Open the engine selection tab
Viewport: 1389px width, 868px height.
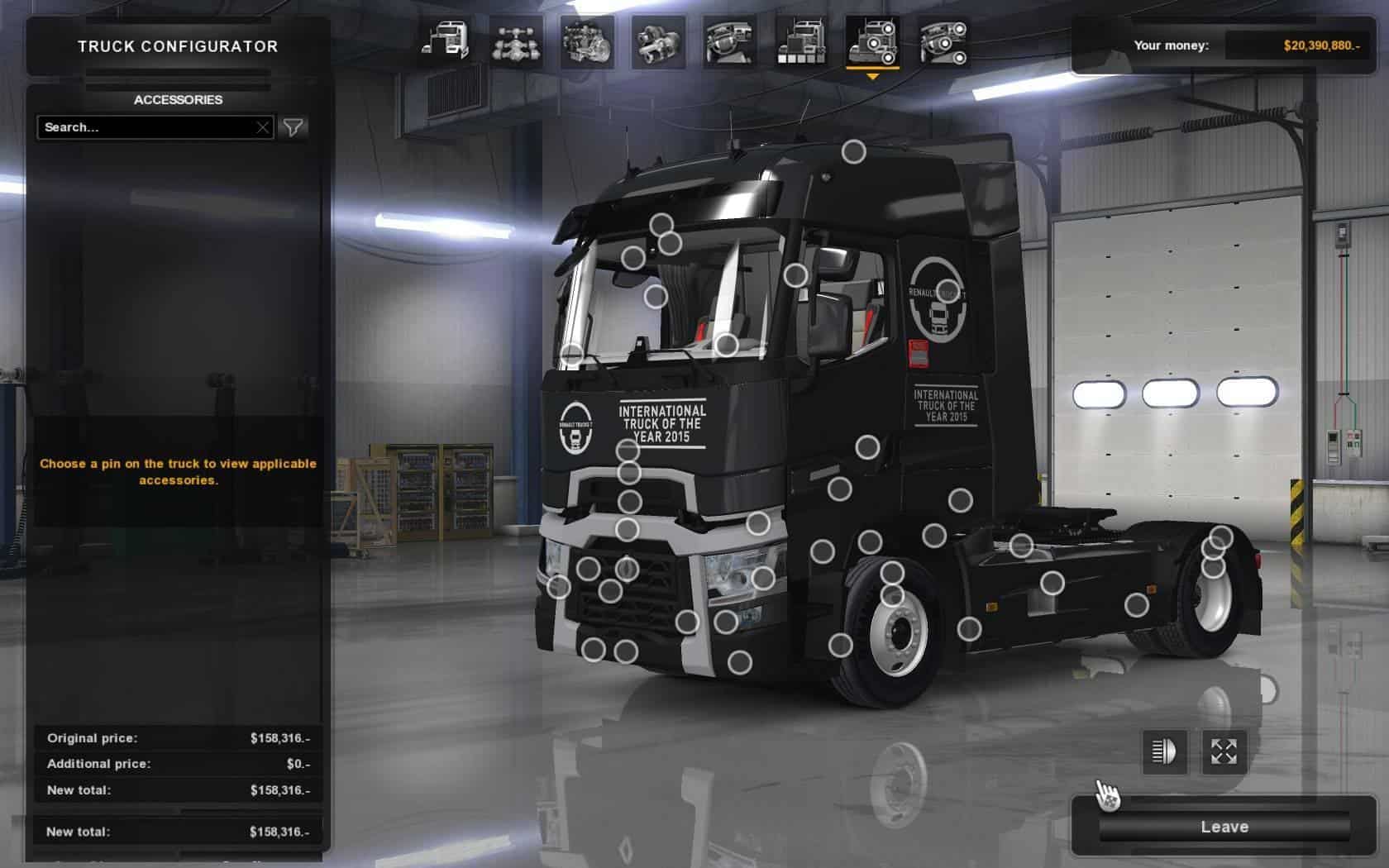tap(587, 41)
